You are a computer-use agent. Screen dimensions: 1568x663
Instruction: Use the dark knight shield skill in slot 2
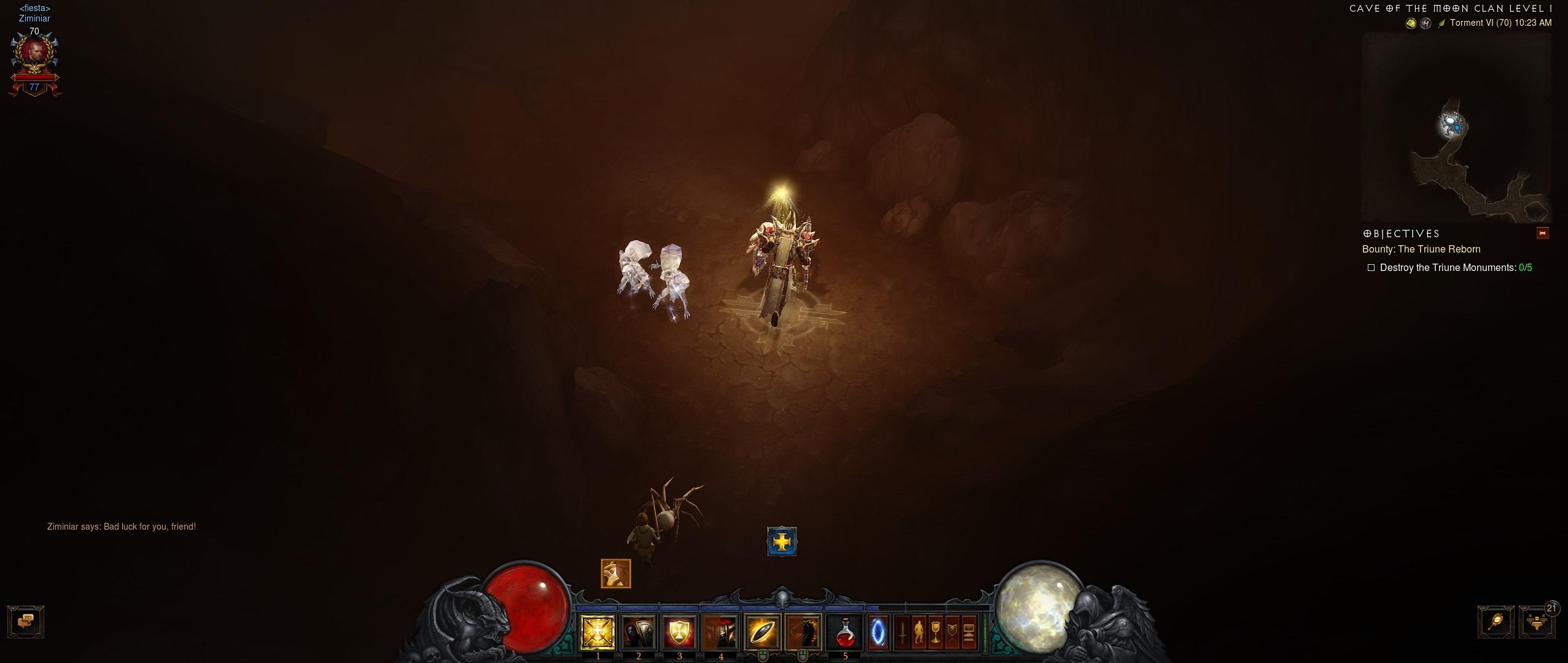point(639,632)
